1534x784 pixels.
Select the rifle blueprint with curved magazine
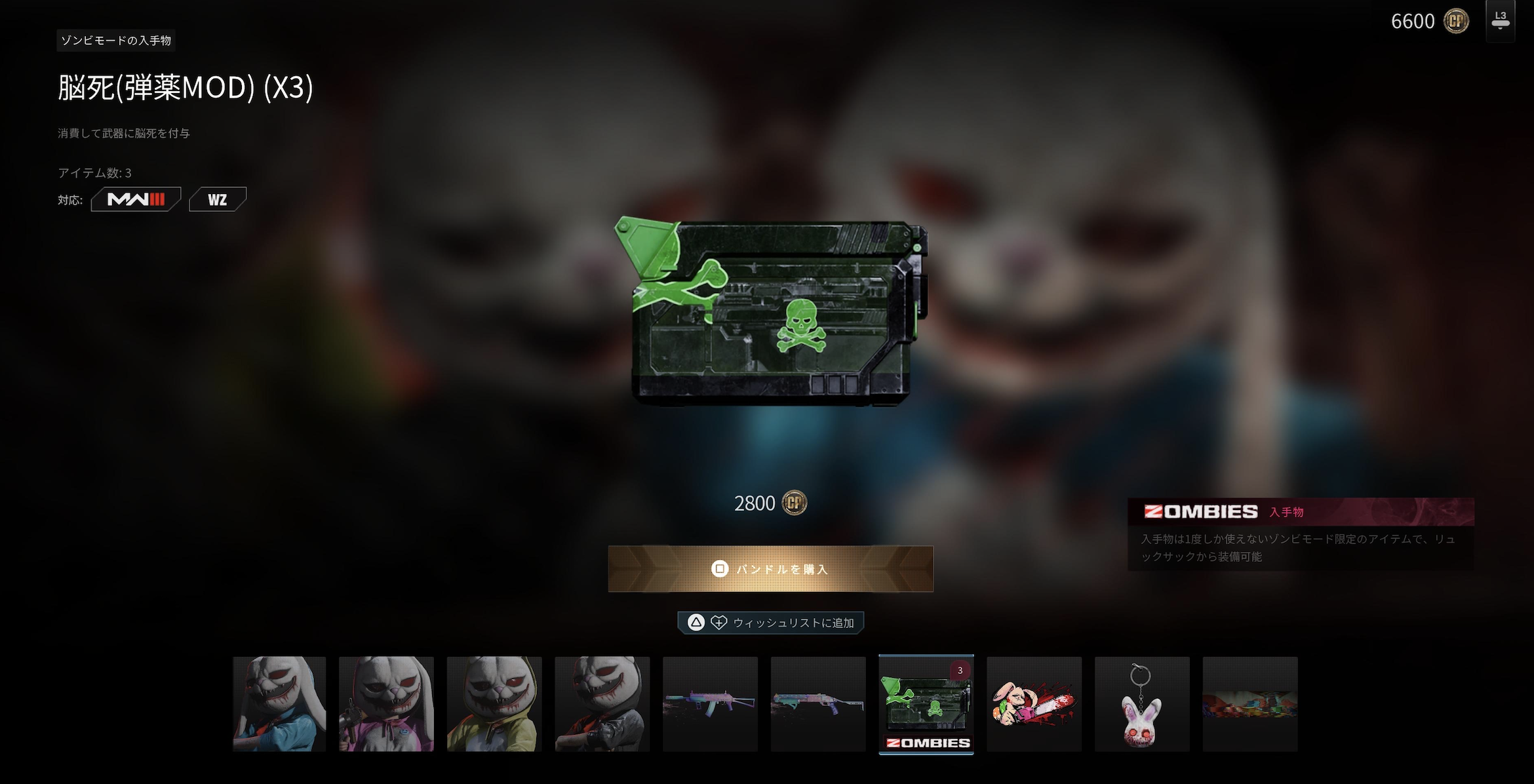click(x=710, y=704)
